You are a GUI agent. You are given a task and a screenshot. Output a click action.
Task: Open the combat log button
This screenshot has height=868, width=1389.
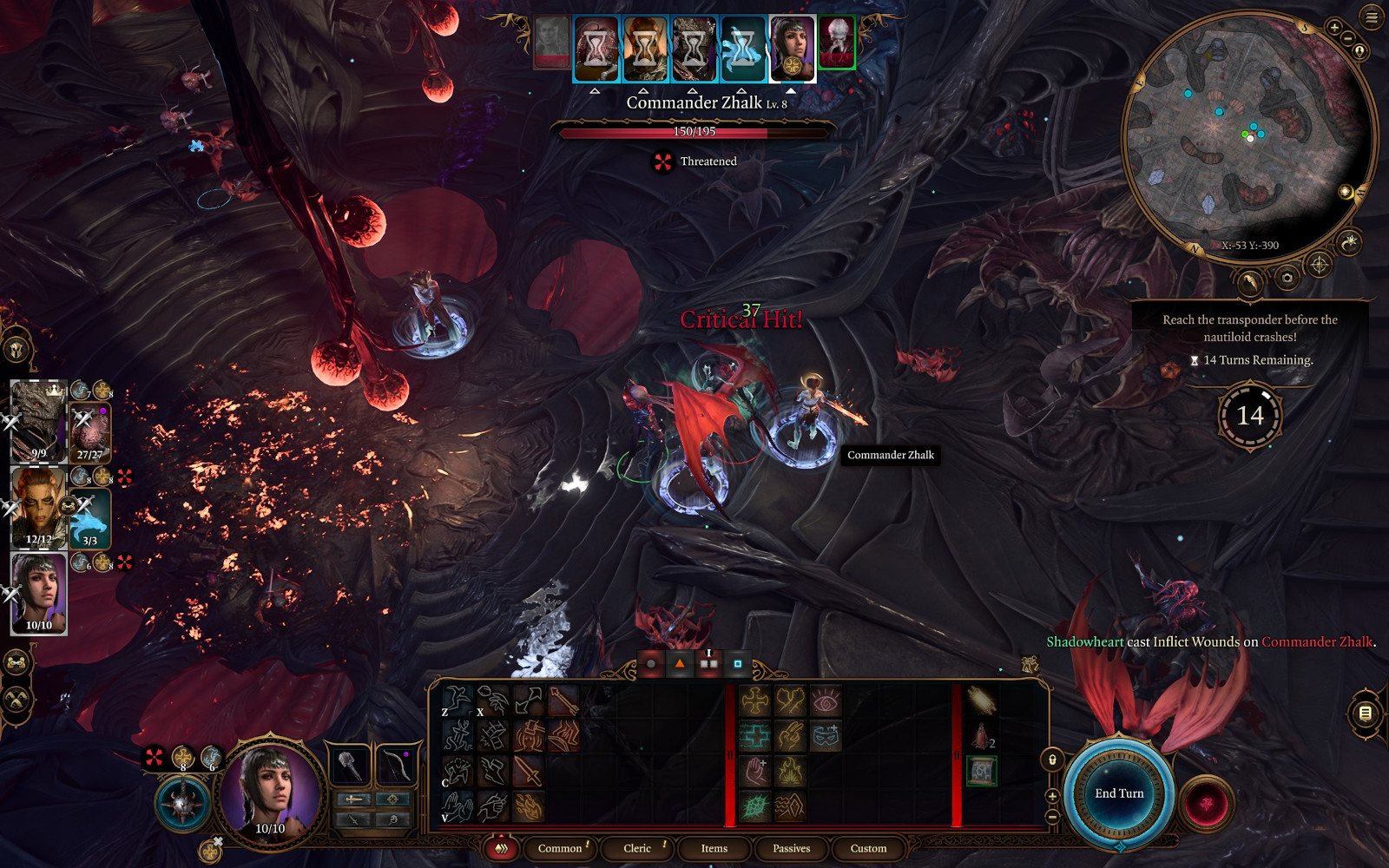[x=1365, y=713]
